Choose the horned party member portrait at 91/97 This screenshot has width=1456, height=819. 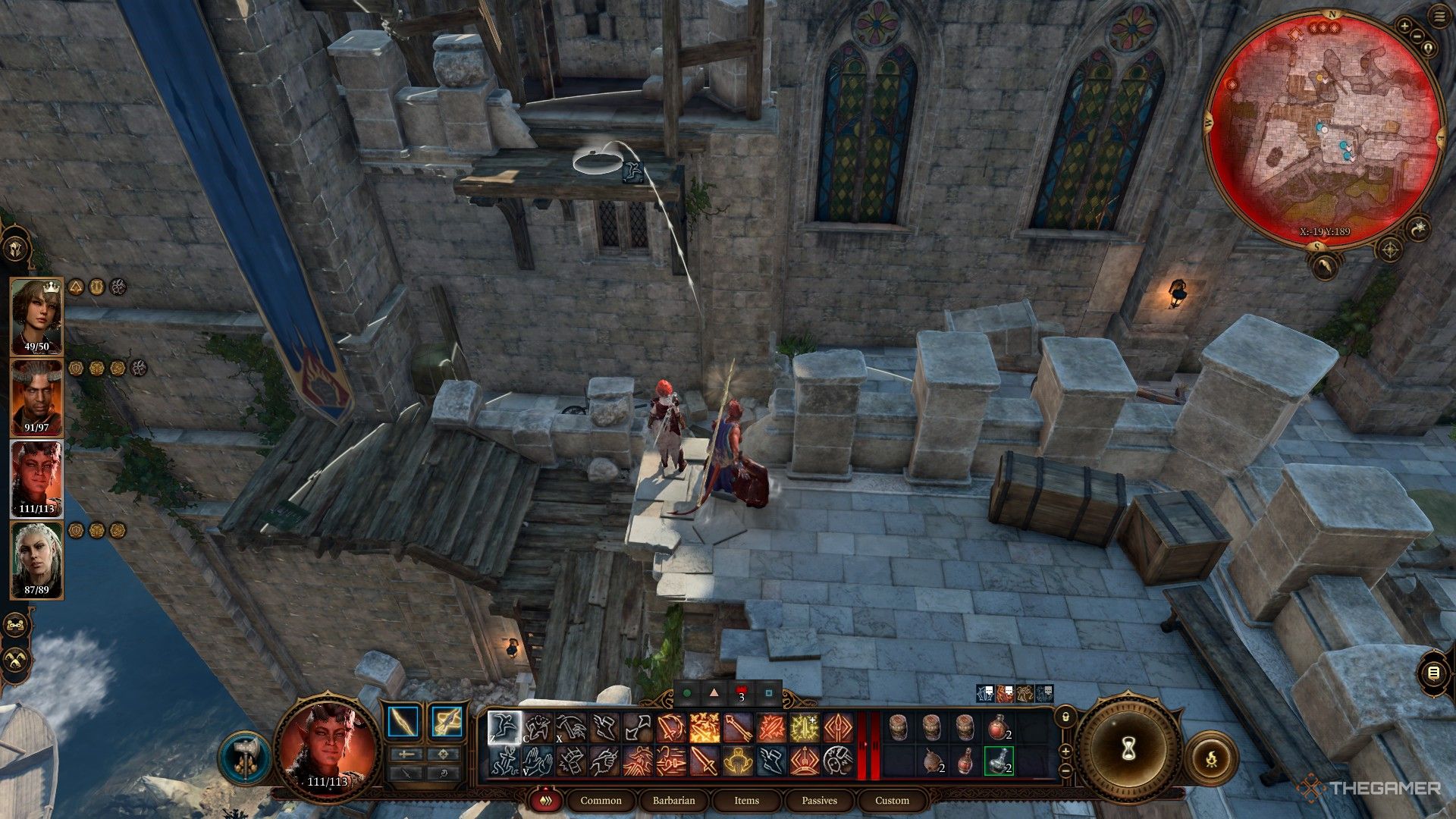click(36, 397)
